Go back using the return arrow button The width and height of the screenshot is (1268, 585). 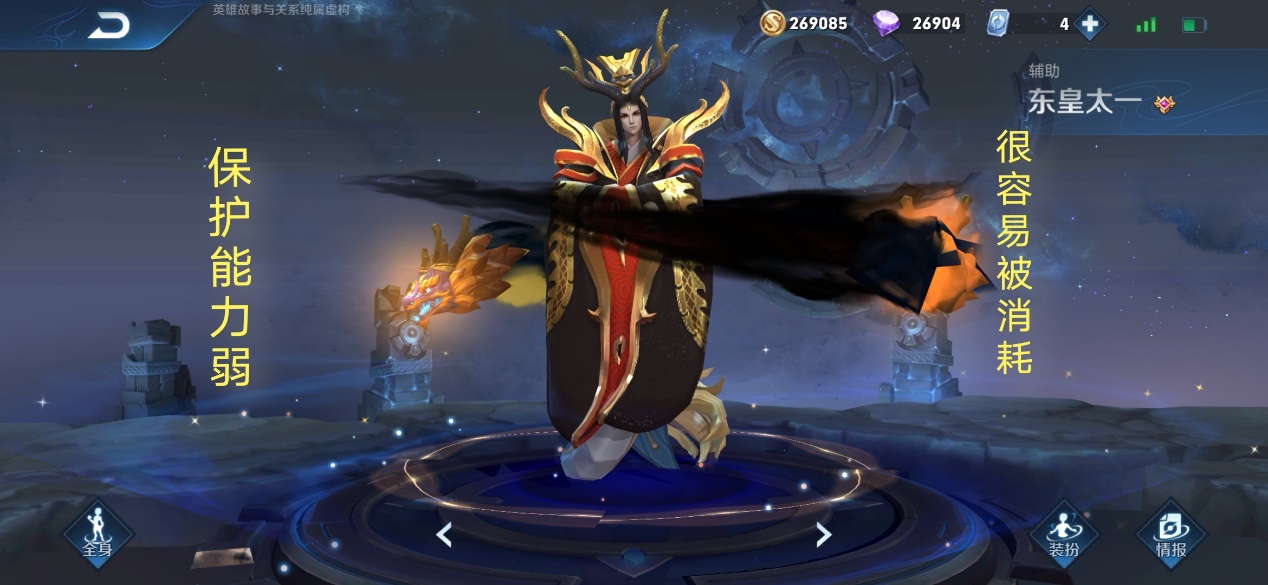pyautogui.click(x=108, y=26)
